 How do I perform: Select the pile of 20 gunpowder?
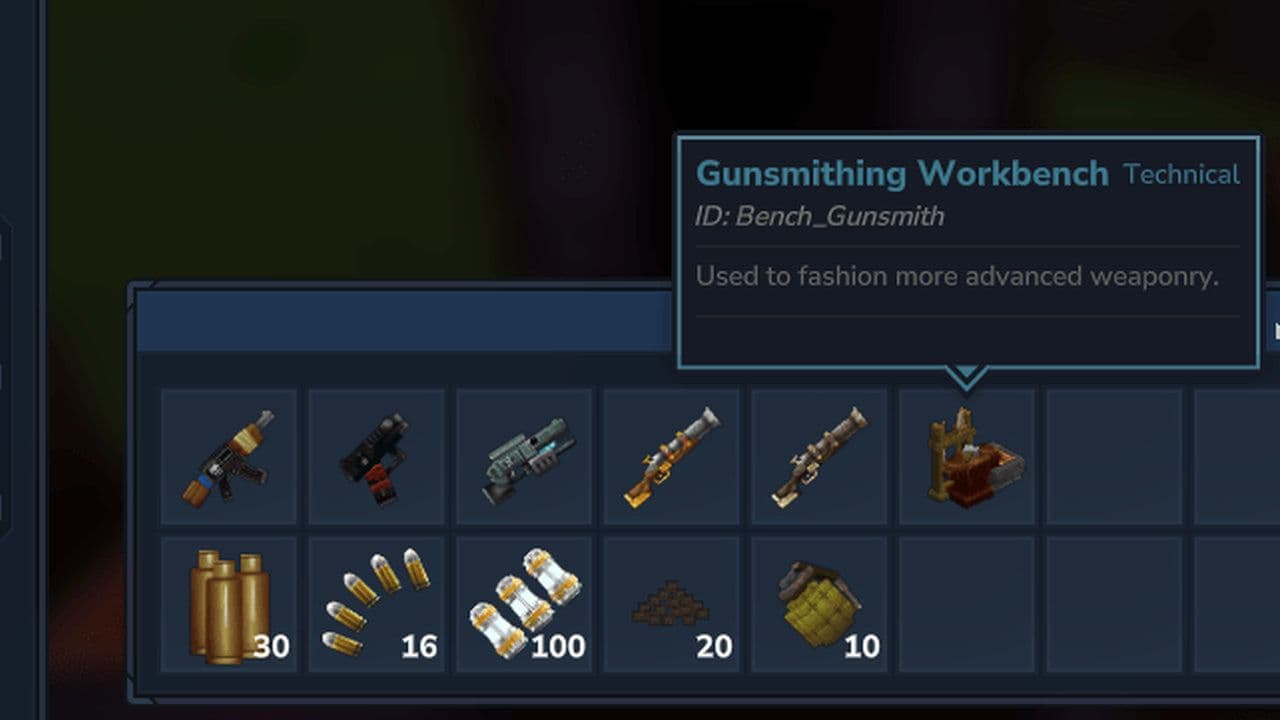click(670, 602)
